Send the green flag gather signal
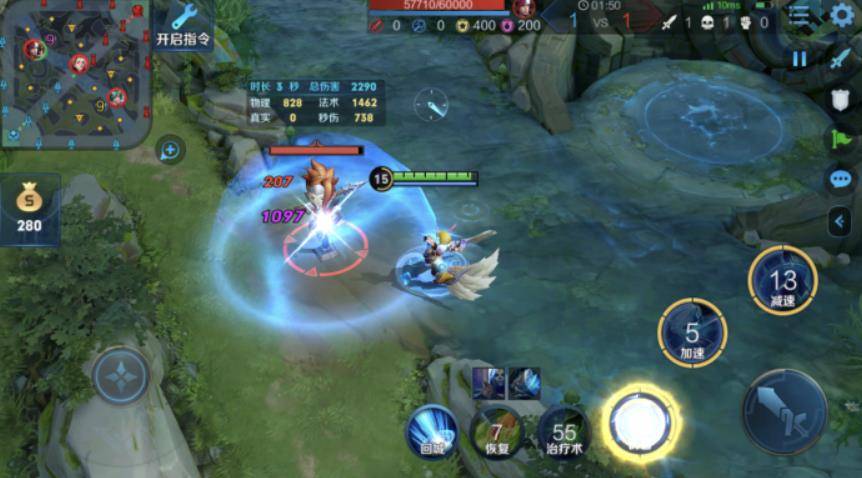Viewport: 862px width, 478px height. tap(840, 139)
